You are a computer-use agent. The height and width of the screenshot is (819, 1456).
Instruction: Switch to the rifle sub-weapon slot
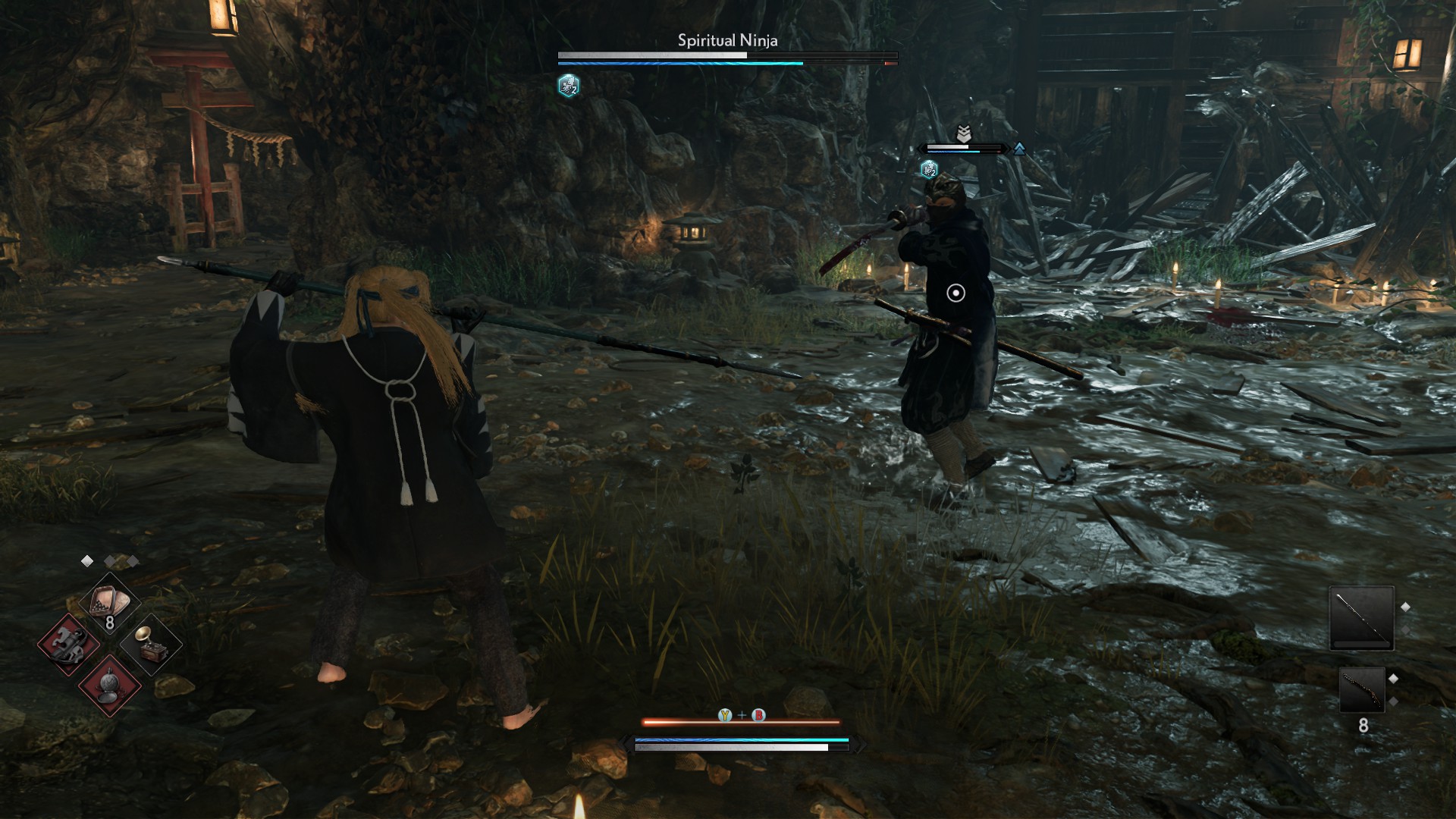pyautogui.click(x=1362, y=690)
